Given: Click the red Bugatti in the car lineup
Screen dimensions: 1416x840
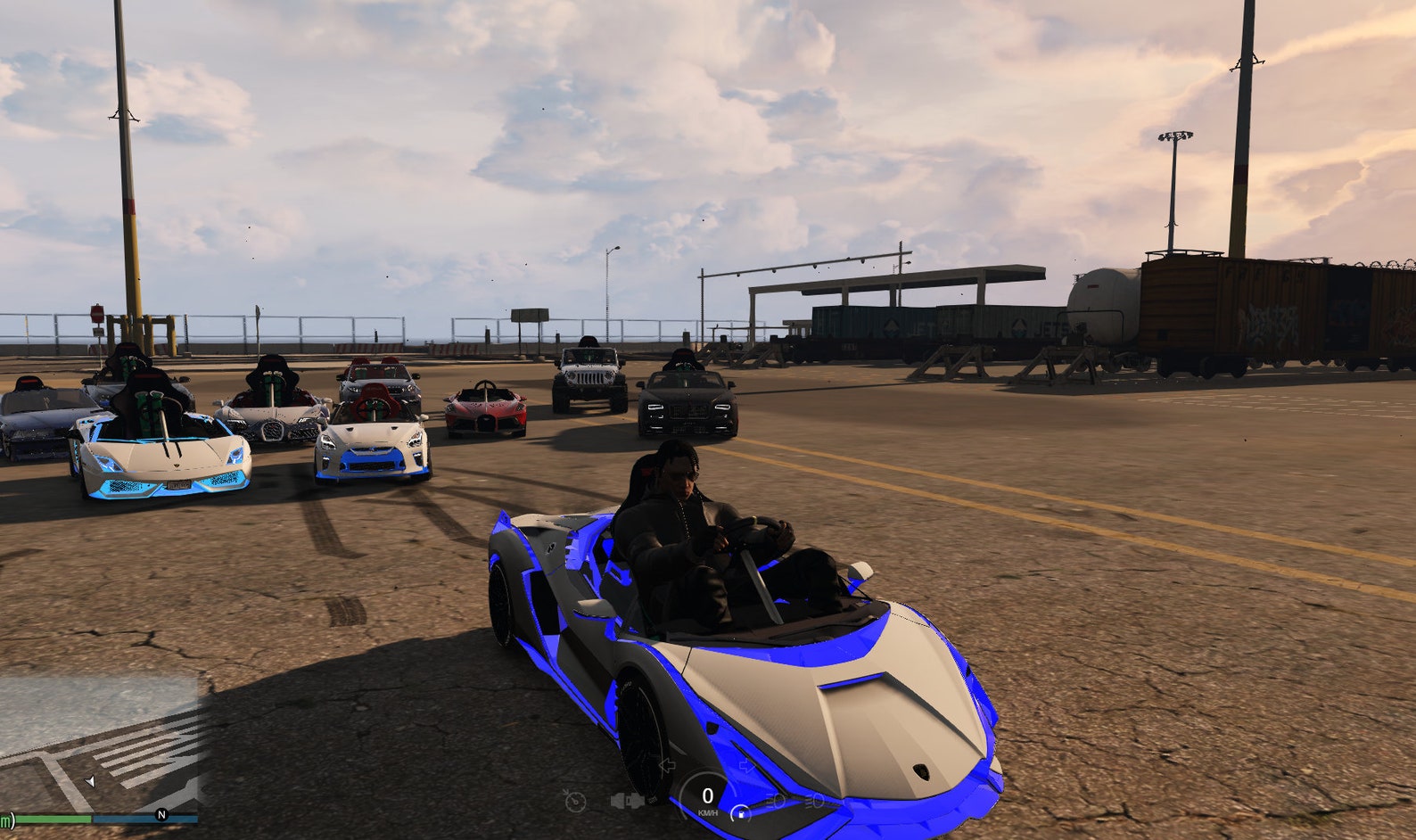Looking at the screenshot, I should click(x=486, y=410).
